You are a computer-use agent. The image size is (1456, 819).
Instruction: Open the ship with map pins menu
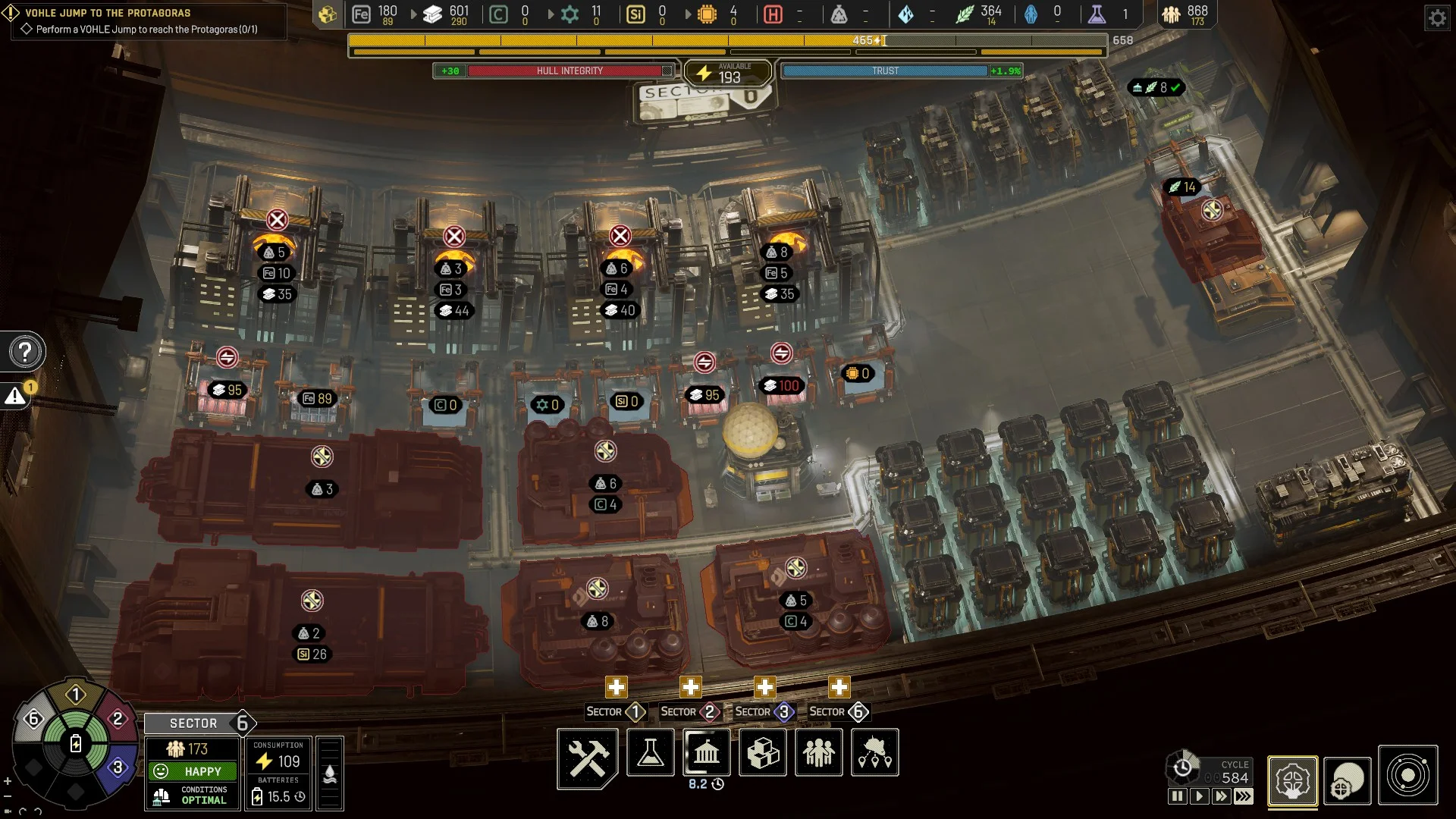pos(875,753)
